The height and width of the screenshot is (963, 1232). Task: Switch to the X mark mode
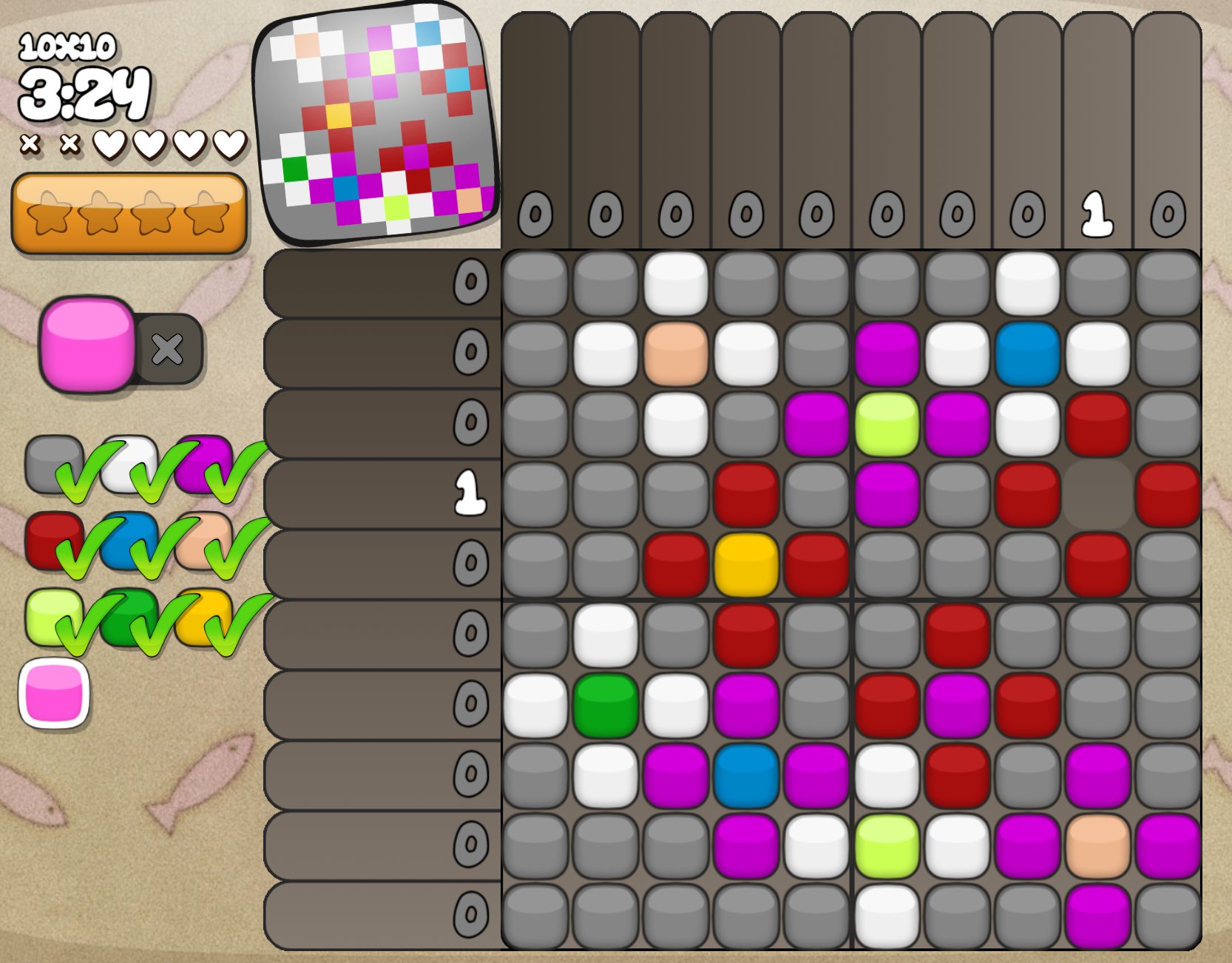168,348
